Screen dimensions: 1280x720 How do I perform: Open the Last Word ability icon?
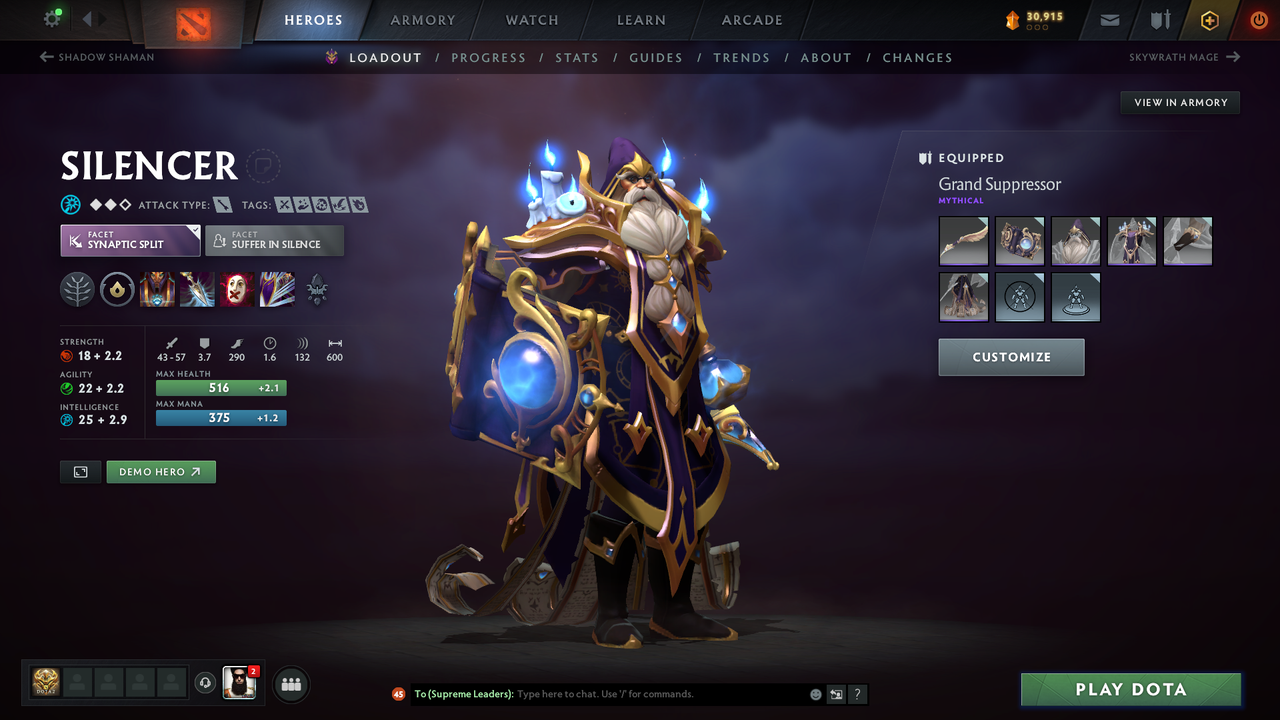(x=237, y=290)
